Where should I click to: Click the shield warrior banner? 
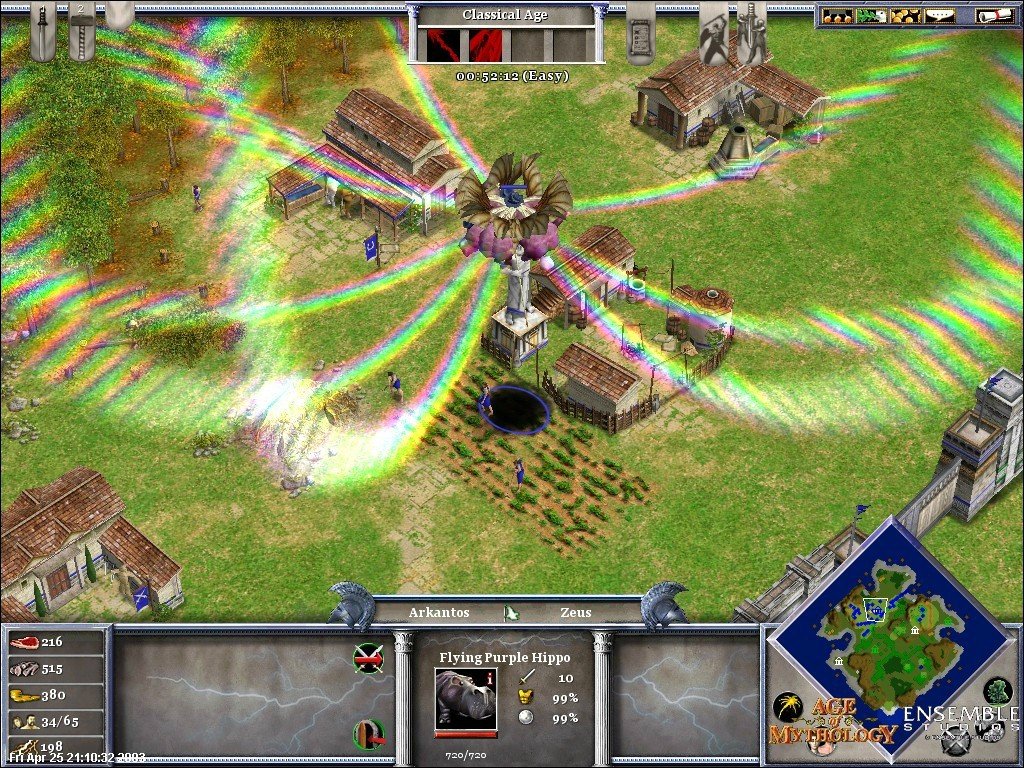click(x=713, y=30)
